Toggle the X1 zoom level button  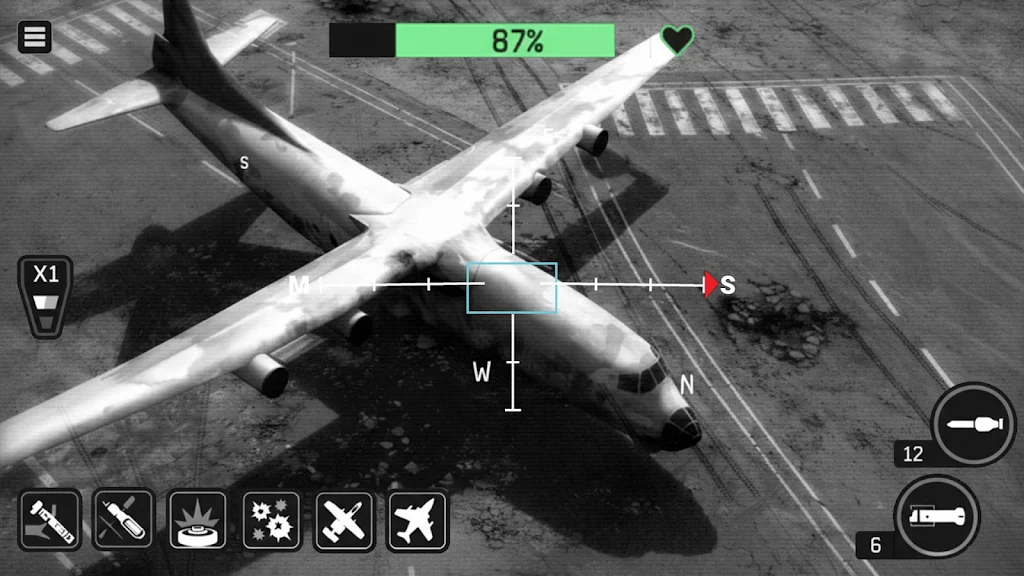pos(46,296)
